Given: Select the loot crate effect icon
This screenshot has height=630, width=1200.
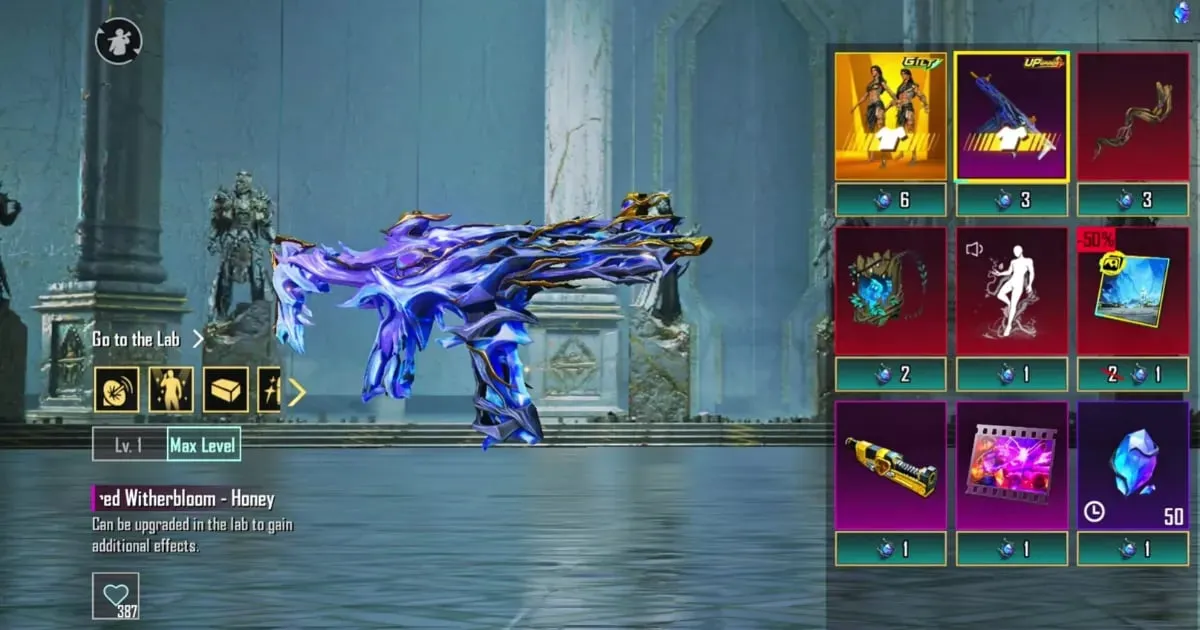Looking at the screenshot, I should pos(226,390).
